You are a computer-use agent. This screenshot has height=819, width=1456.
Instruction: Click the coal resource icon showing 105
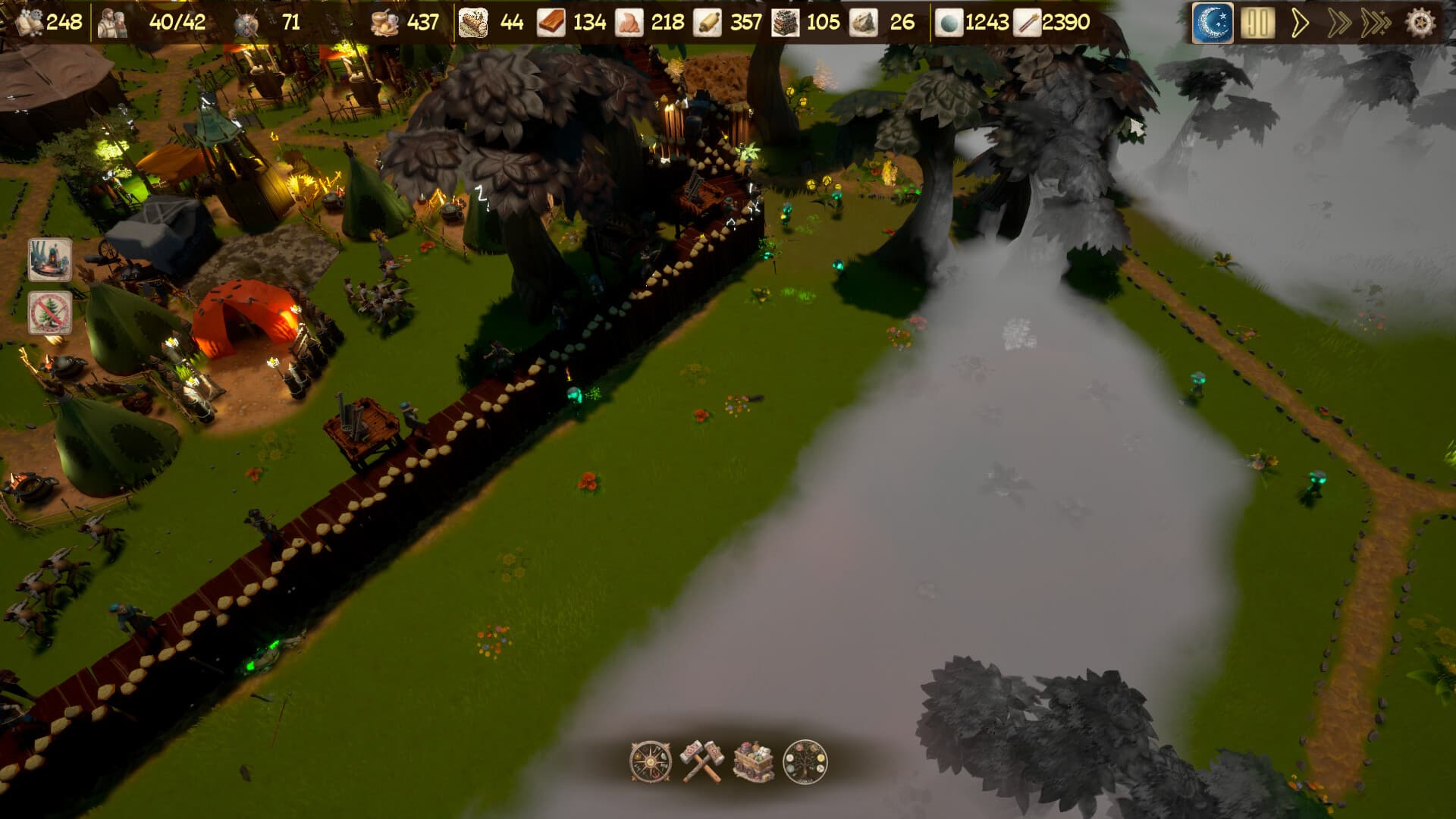(x=785, y=23)
